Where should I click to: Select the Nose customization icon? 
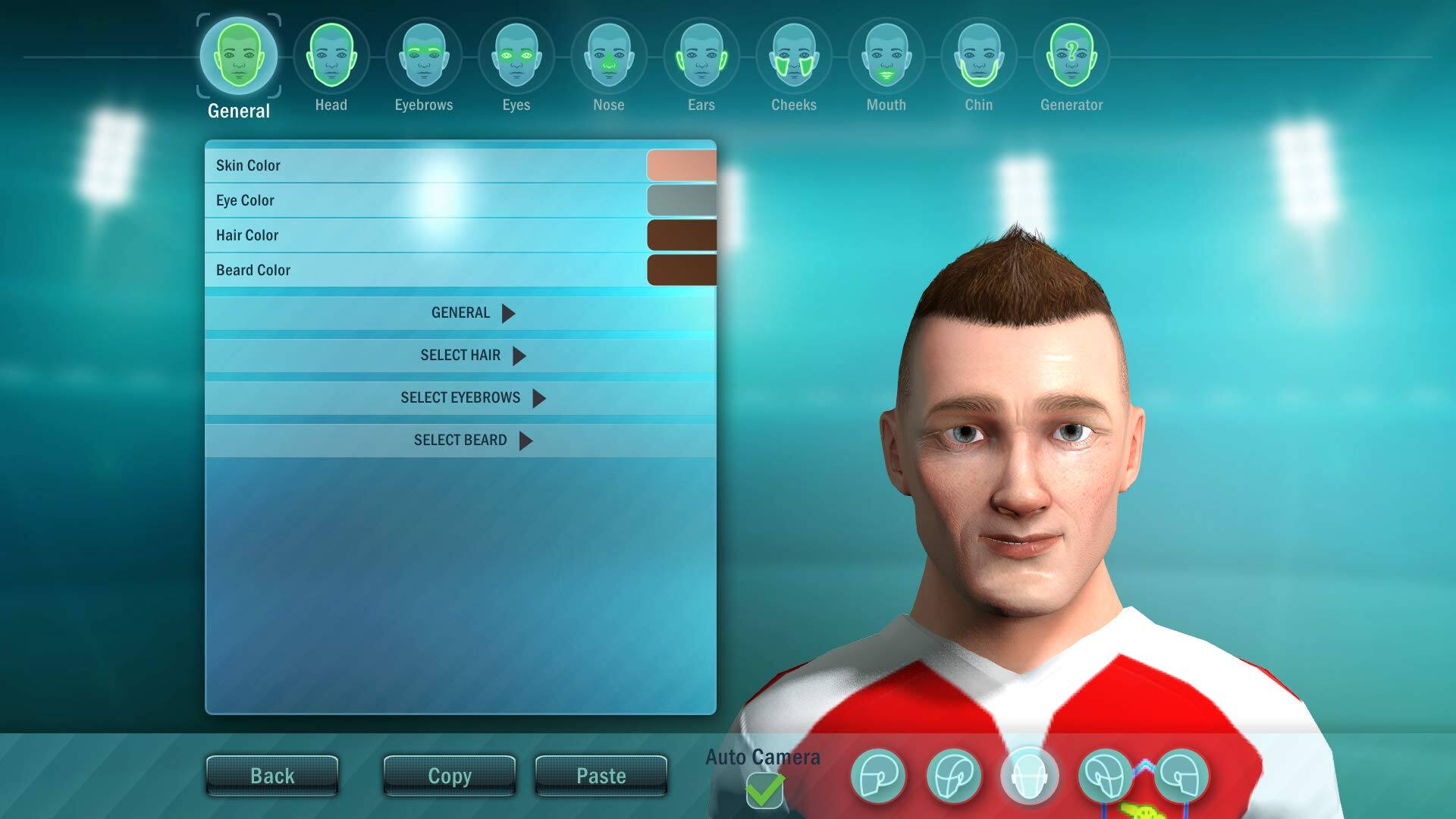pyautogui.click(x=608, y=55)
